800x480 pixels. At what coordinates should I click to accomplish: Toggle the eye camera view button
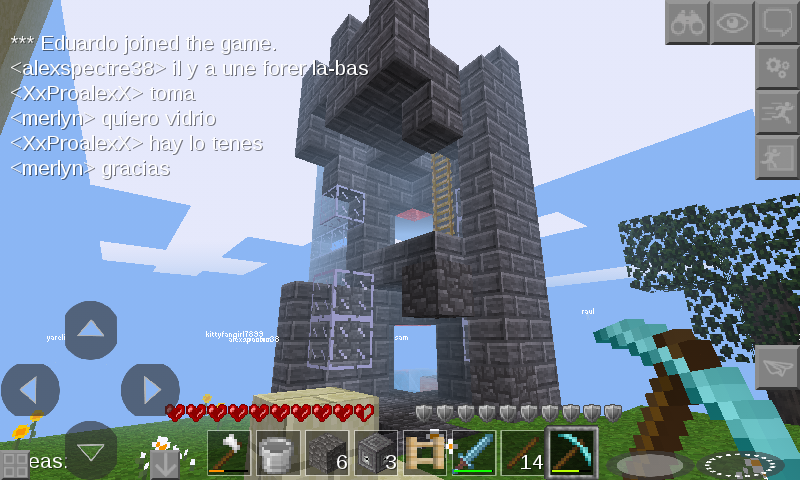tap(732, 22)
